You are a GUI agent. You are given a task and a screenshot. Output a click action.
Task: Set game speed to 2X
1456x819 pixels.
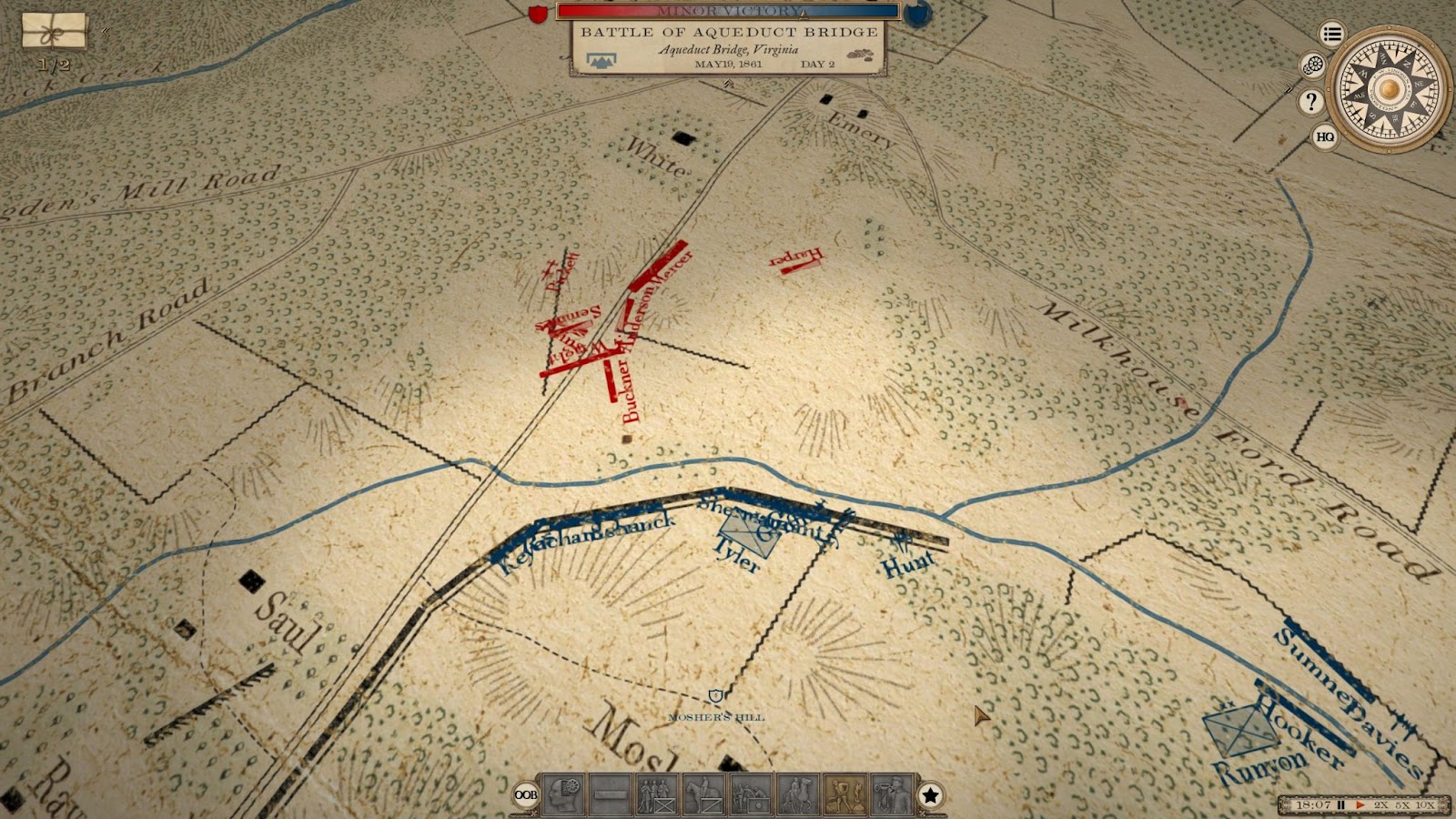pyautogui.click(x=1380, y=805)
